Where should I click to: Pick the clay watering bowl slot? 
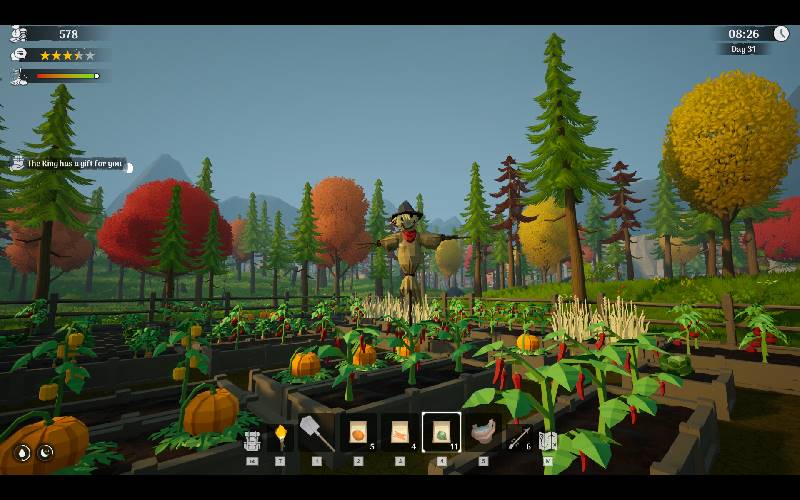(x=484, y=434)
